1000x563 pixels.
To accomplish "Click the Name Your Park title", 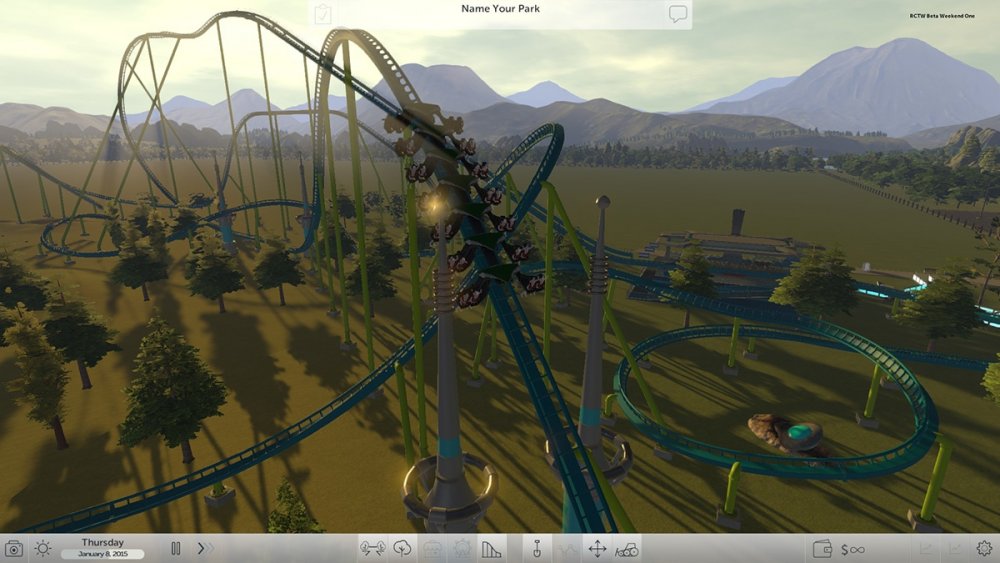I will (499, 9).
